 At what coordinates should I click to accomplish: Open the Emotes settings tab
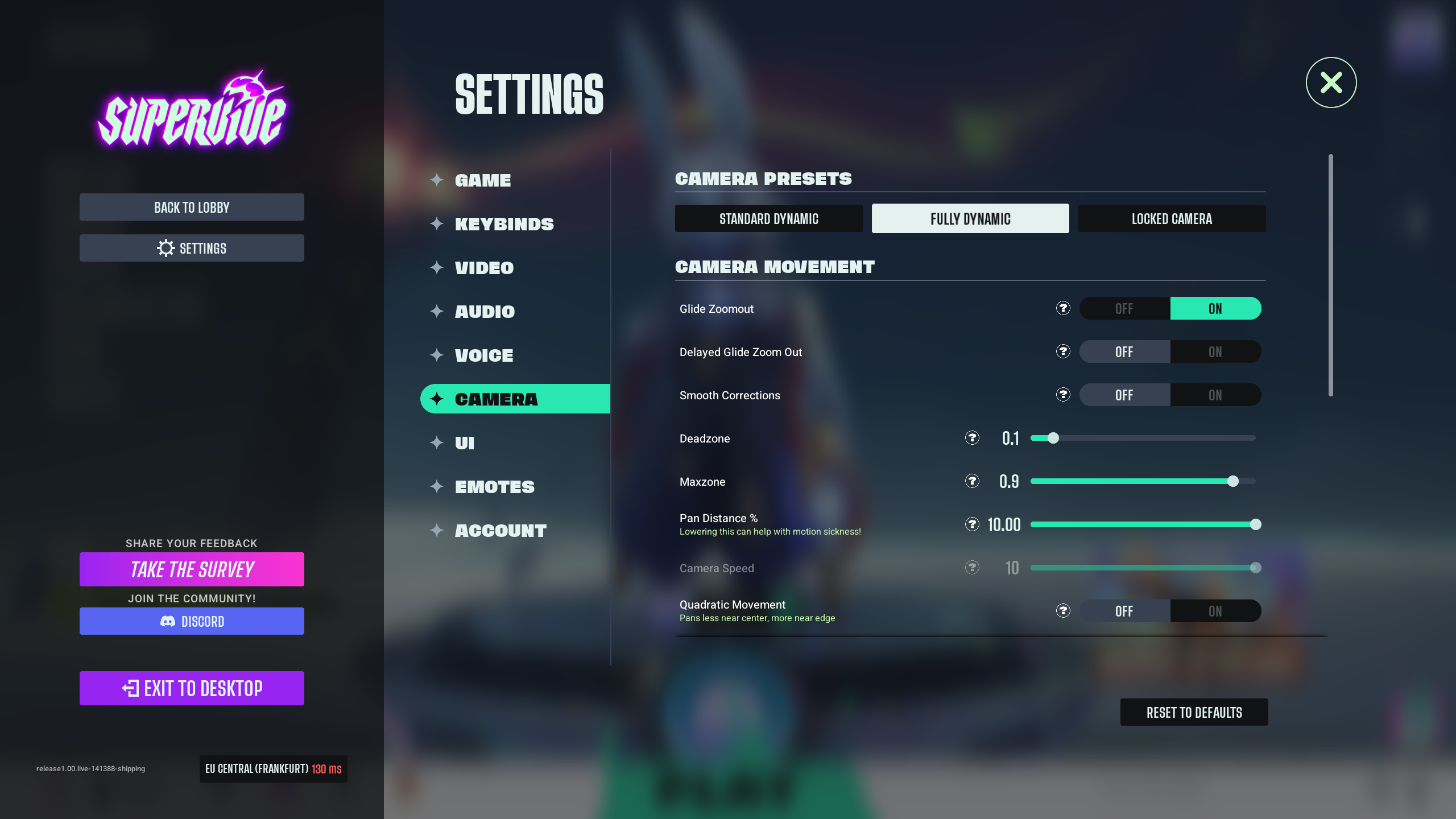pos(494,487)
